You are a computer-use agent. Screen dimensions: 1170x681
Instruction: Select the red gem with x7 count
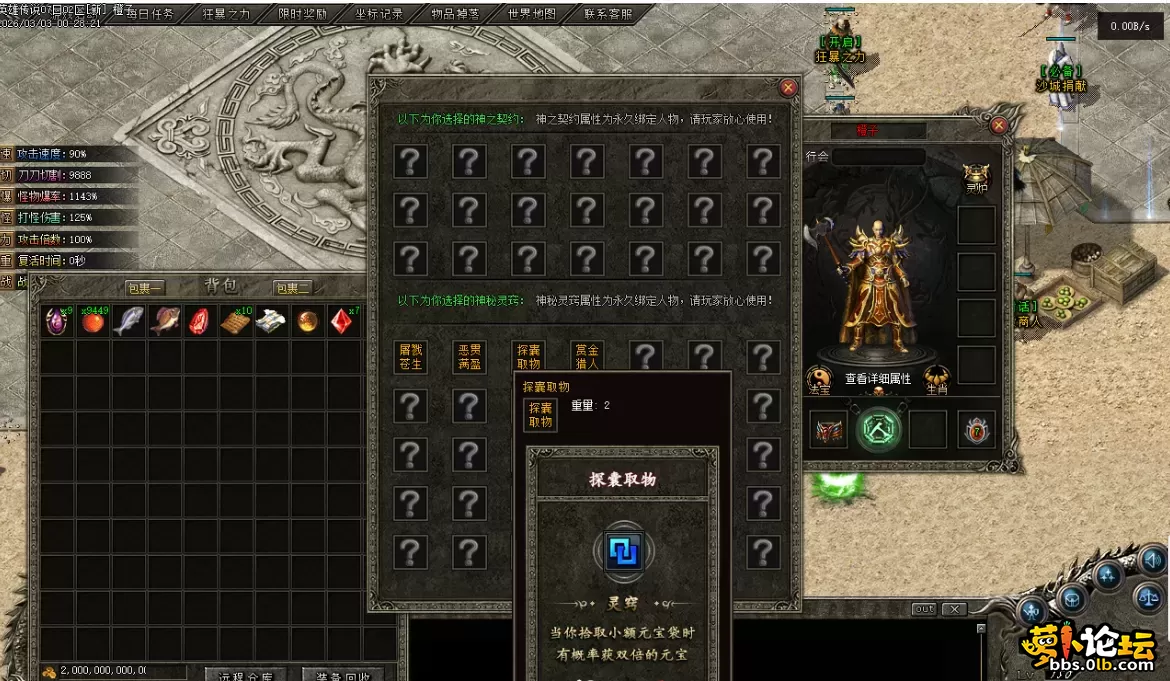(x=343, y=321)
